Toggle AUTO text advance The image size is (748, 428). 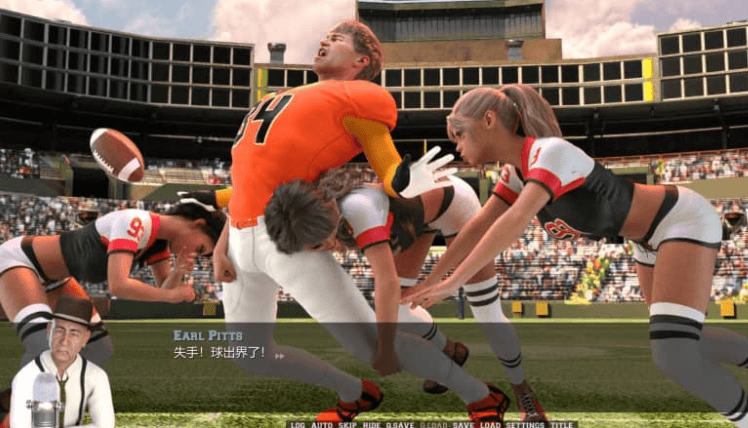click(322, 424)
